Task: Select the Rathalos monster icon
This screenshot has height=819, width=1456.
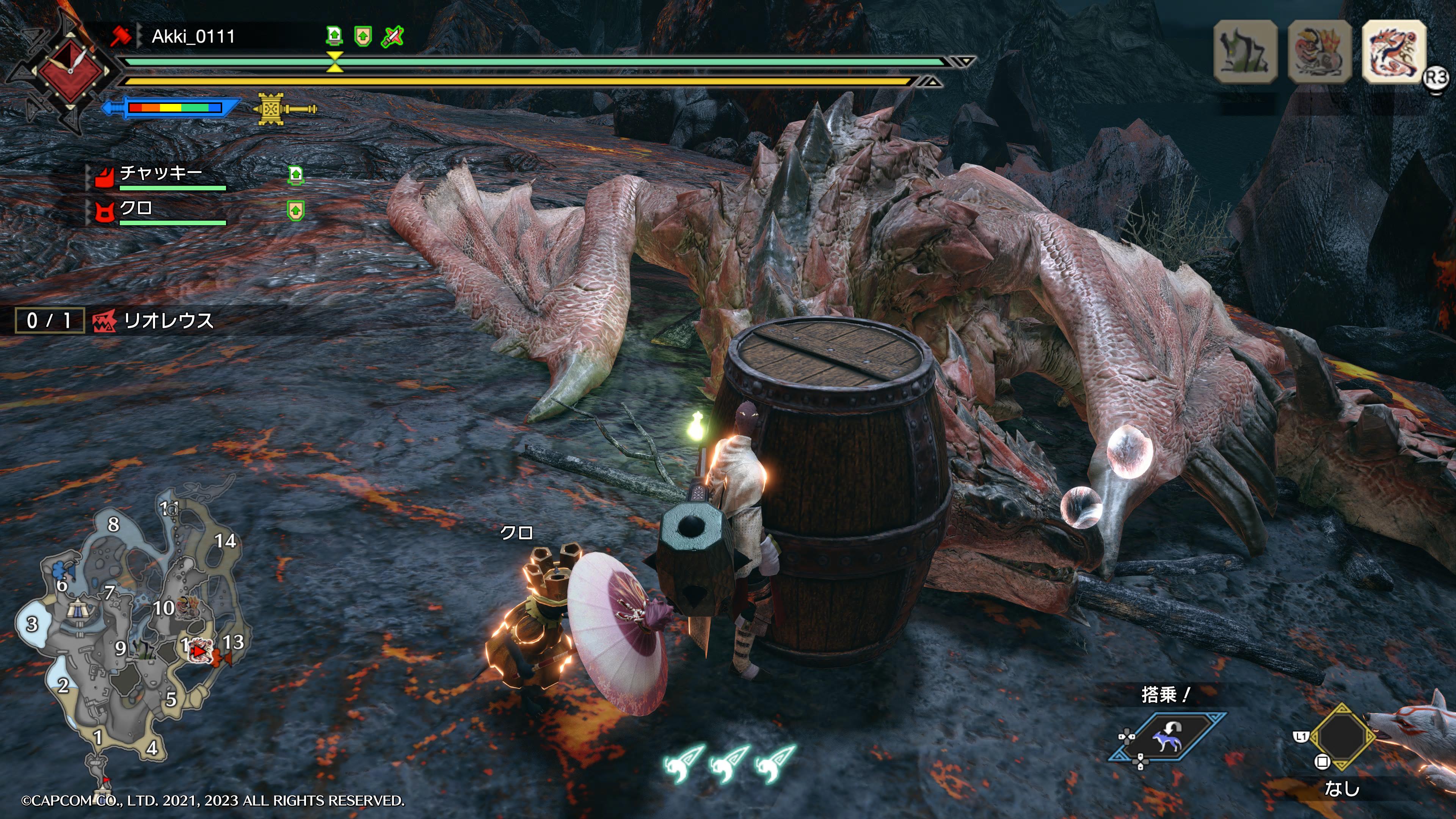Action: [1393, 52]
